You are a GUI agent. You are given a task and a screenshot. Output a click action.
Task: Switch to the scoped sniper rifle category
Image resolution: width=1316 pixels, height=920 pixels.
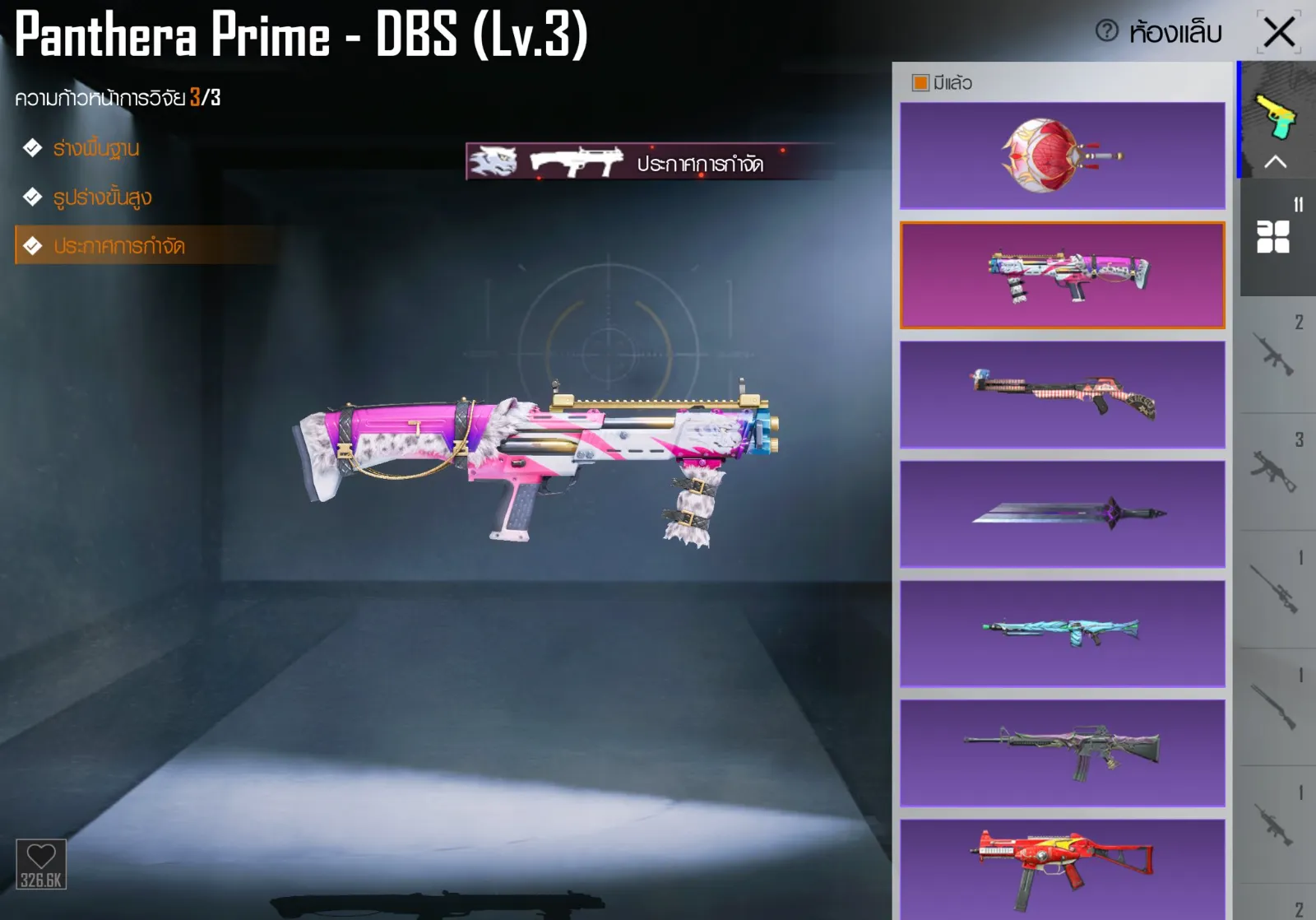[1273, 589]
